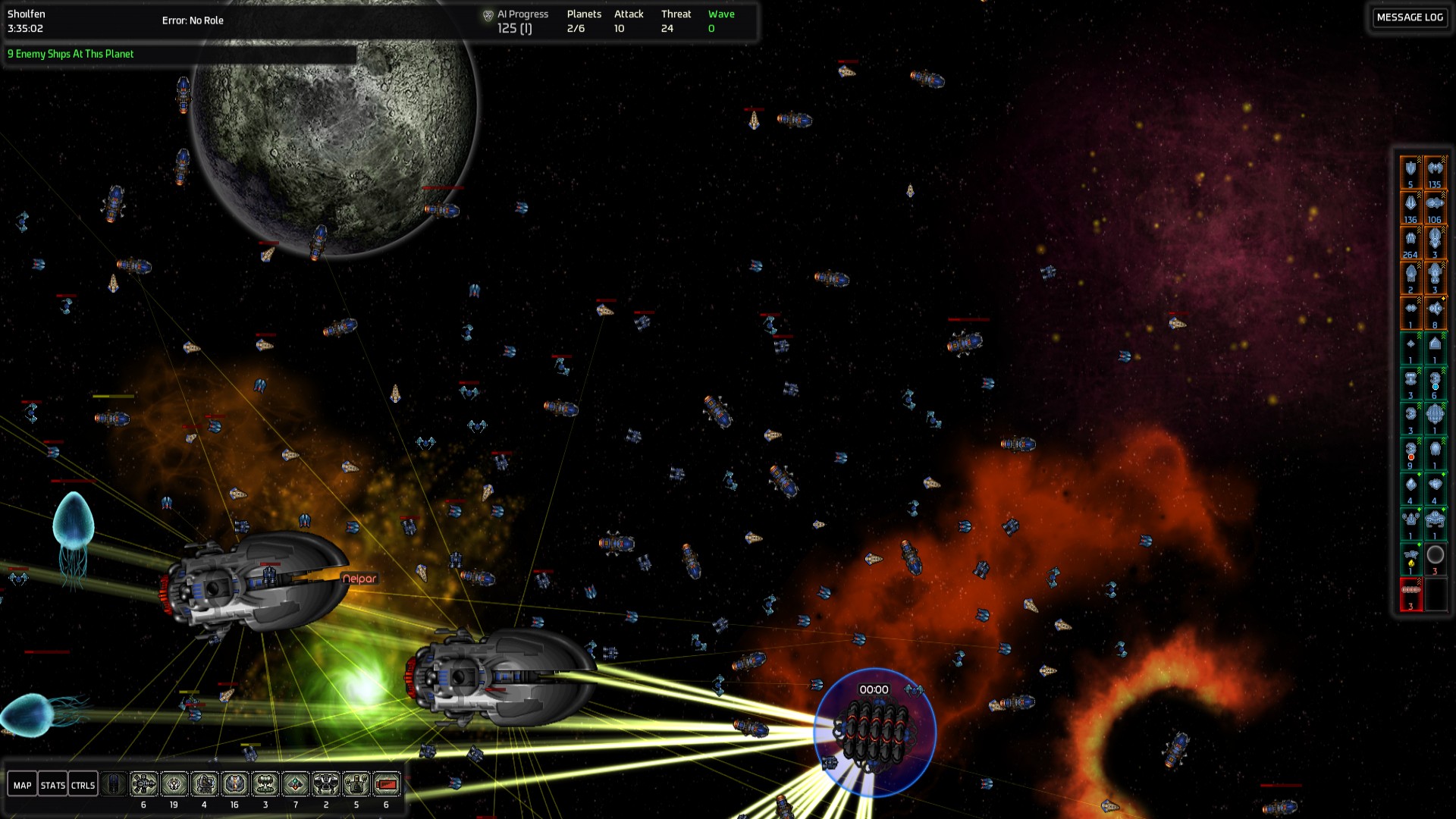
Task: Choose the ship group with 5 units
Action: click(x=1410, y=172)
